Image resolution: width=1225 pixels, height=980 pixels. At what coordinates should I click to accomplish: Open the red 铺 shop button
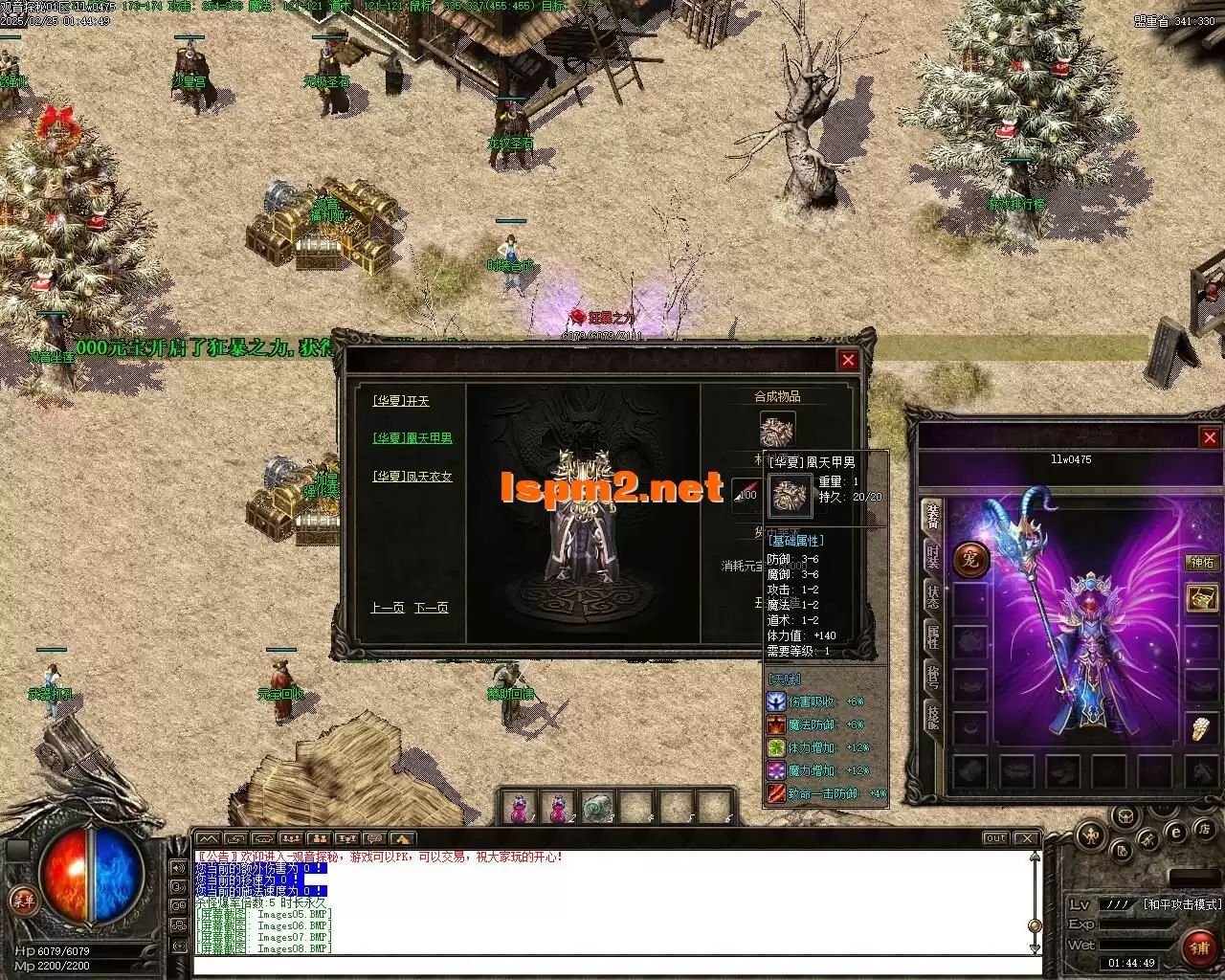pyautogui.click(x=1197, y=947)
